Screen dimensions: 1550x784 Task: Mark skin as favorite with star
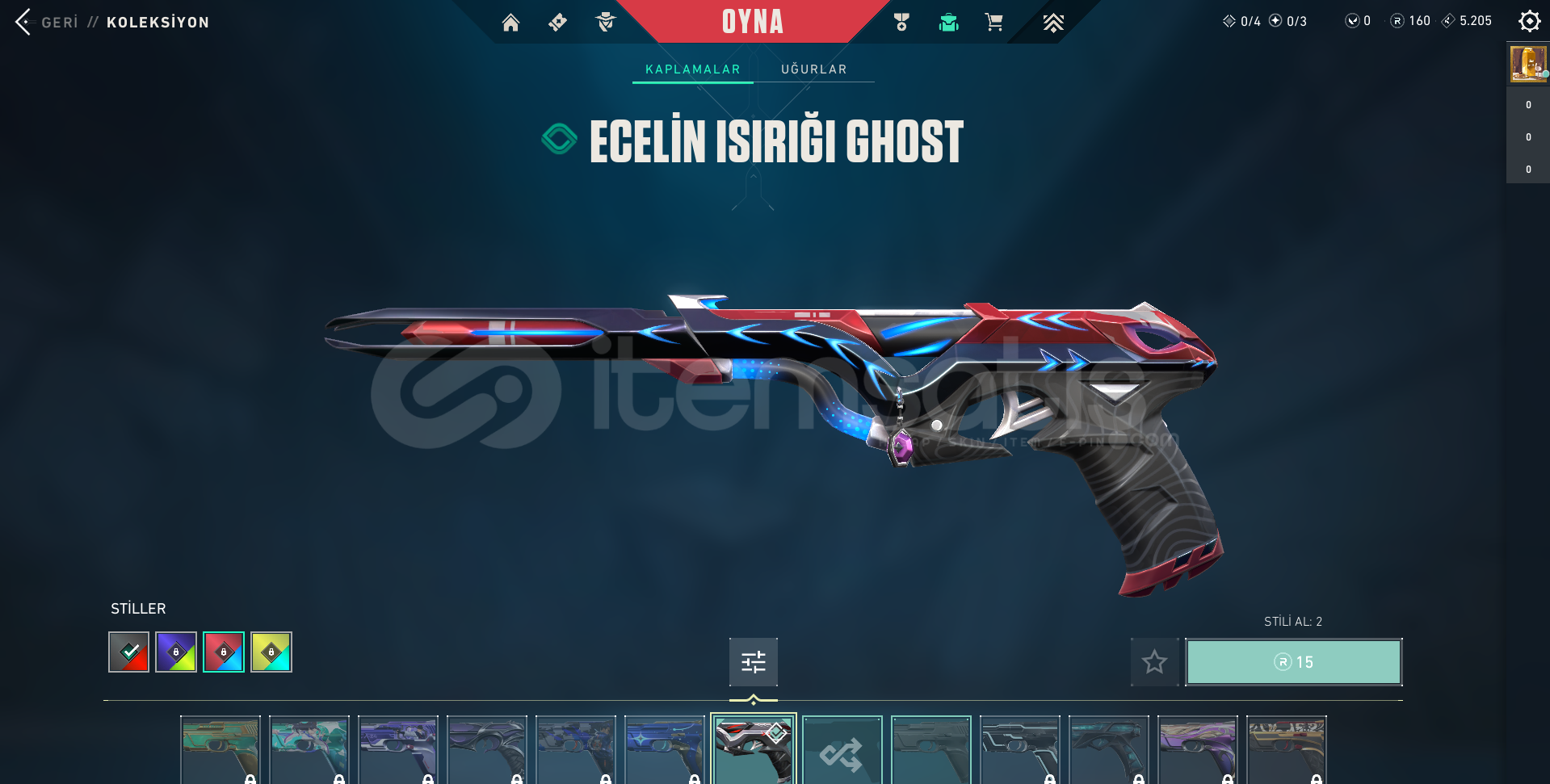click(1154, 662)
